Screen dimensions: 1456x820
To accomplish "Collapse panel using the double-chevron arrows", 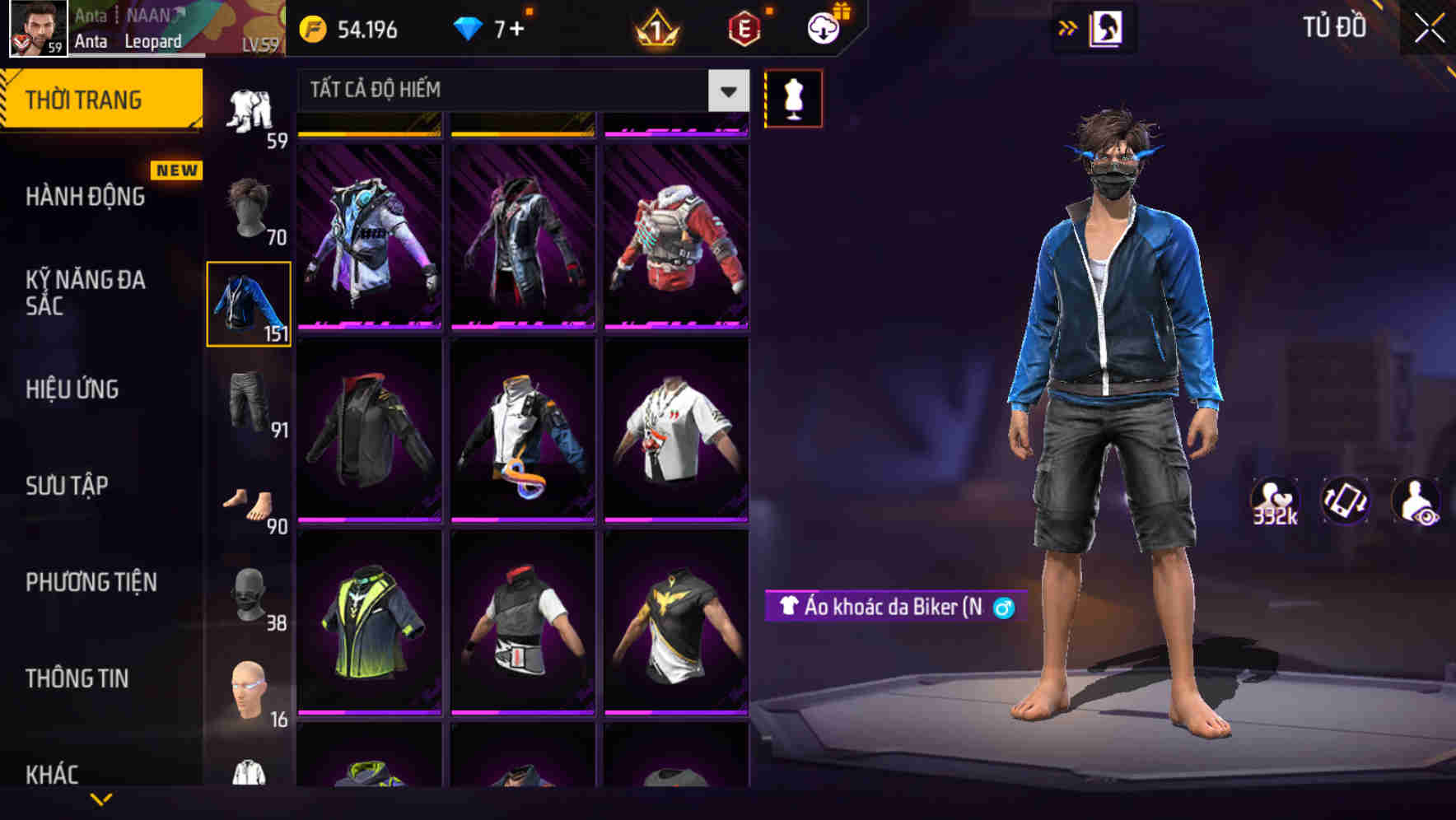I will click(x=1069, y=27).
